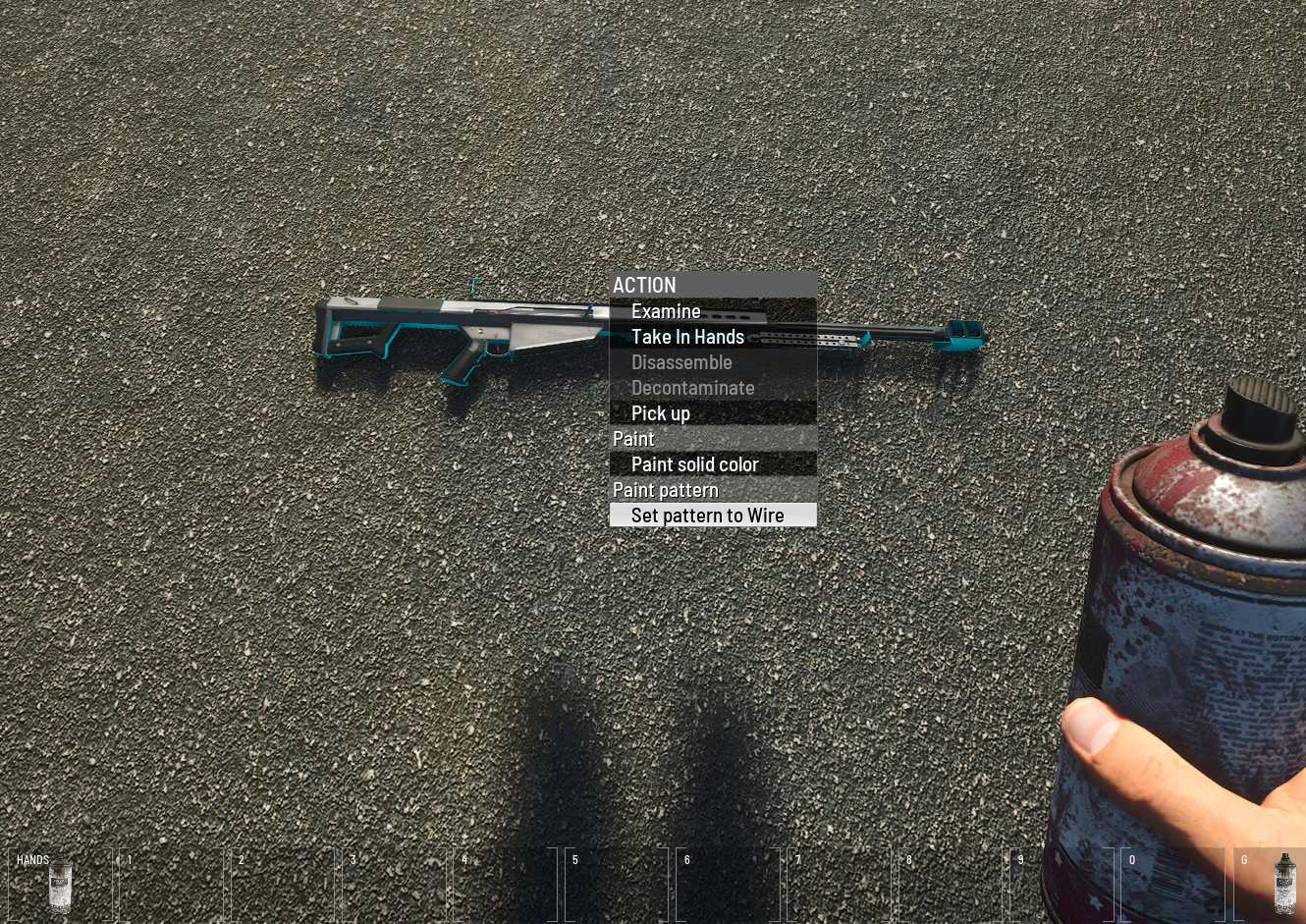Click the disabled Decontaminate entry

(692, 387)
